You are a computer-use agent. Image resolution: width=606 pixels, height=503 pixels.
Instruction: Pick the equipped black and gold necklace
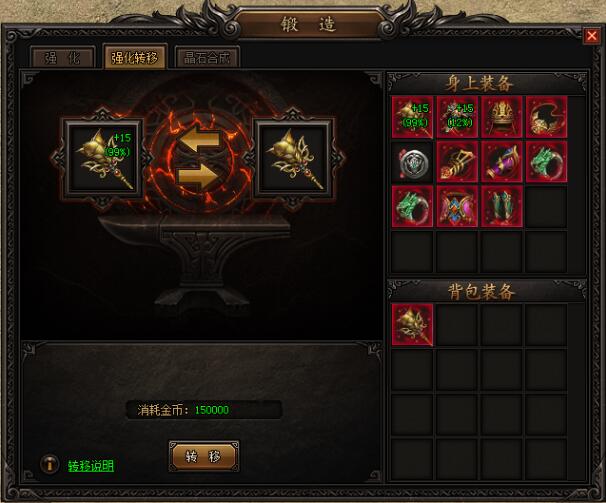(x=546, y=116)
